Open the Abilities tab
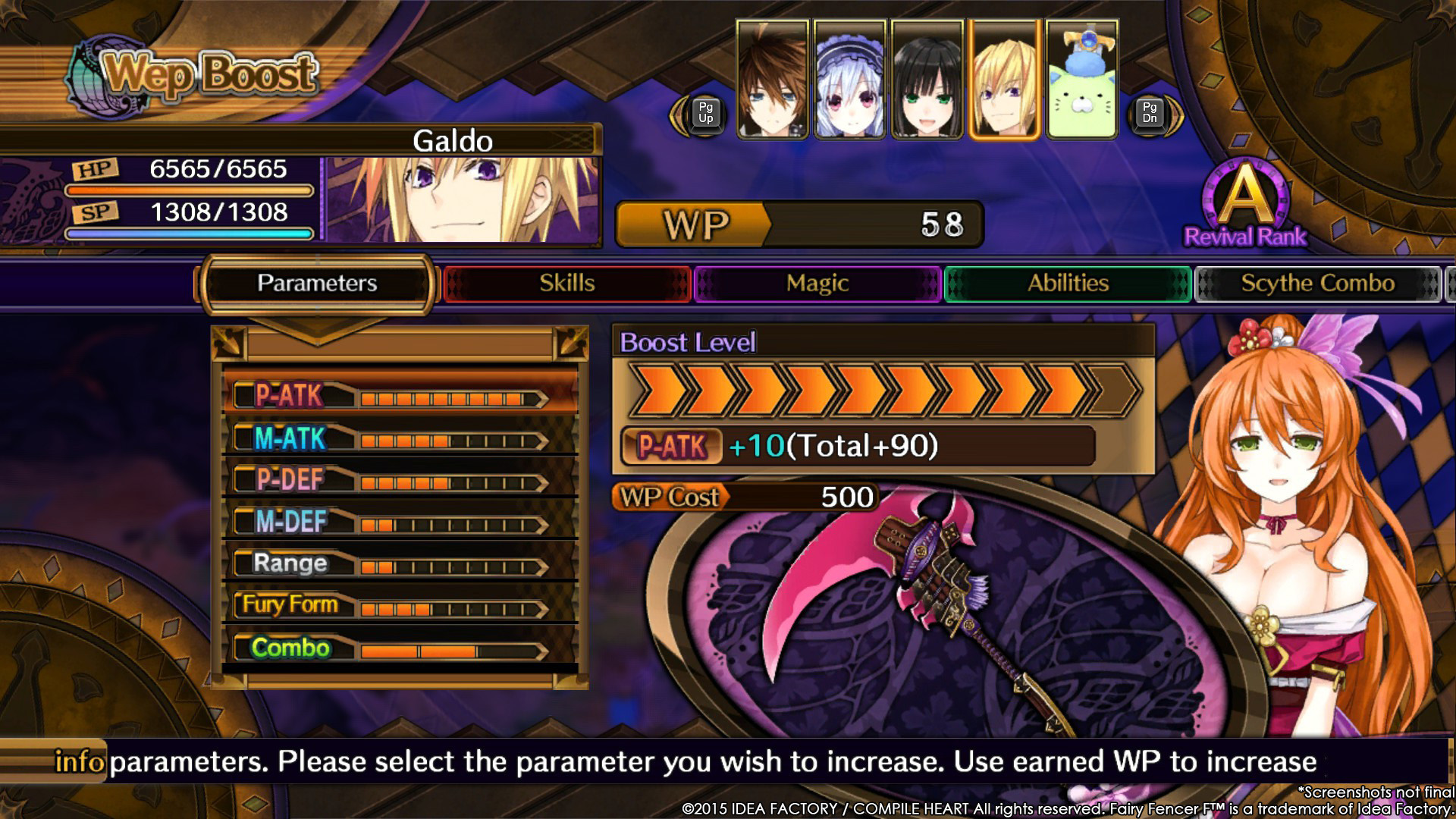The width and height of the screenshot is (1456, 819). 1066,283
